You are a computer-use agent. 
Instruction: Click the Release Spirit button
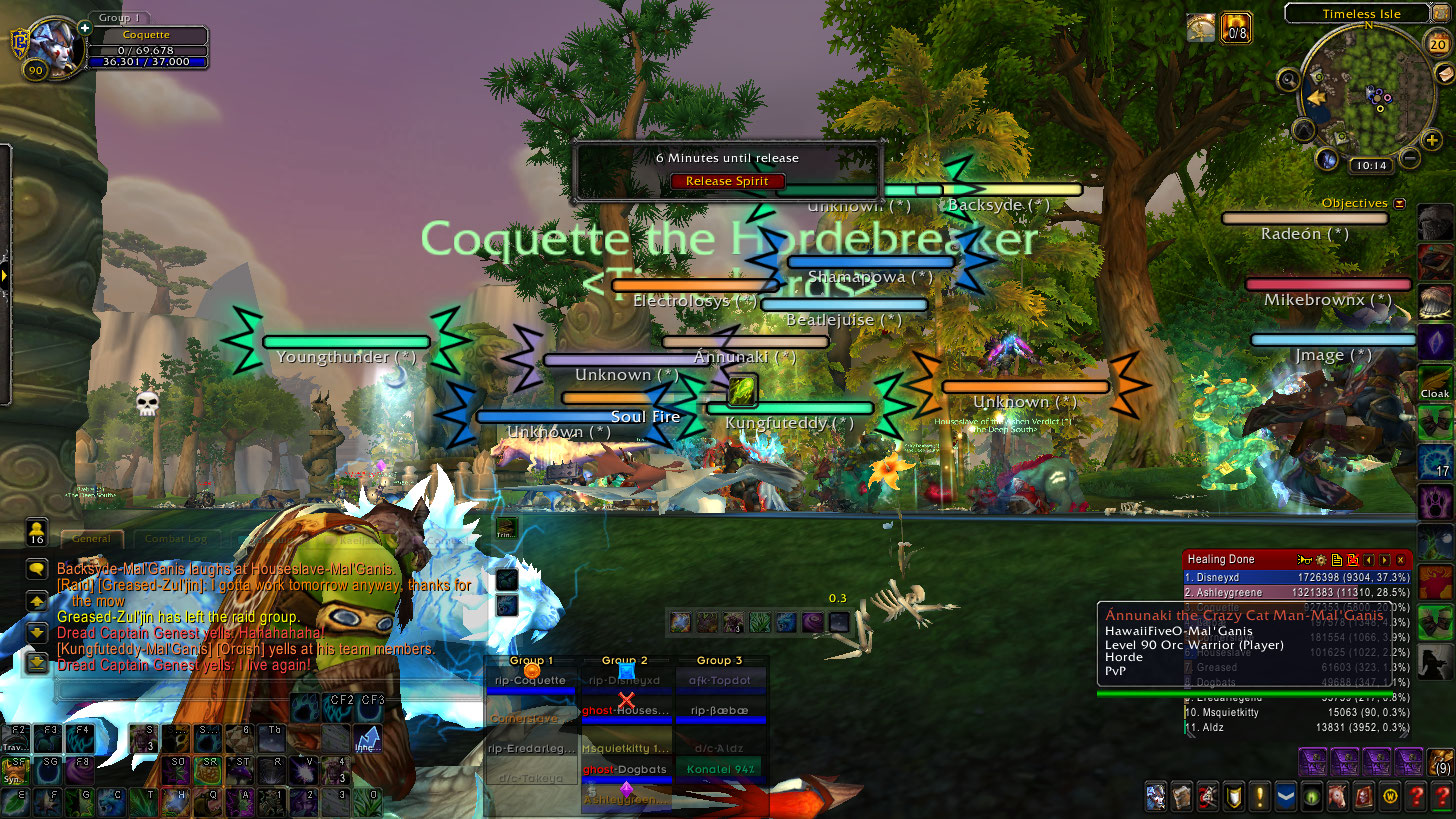727,181
